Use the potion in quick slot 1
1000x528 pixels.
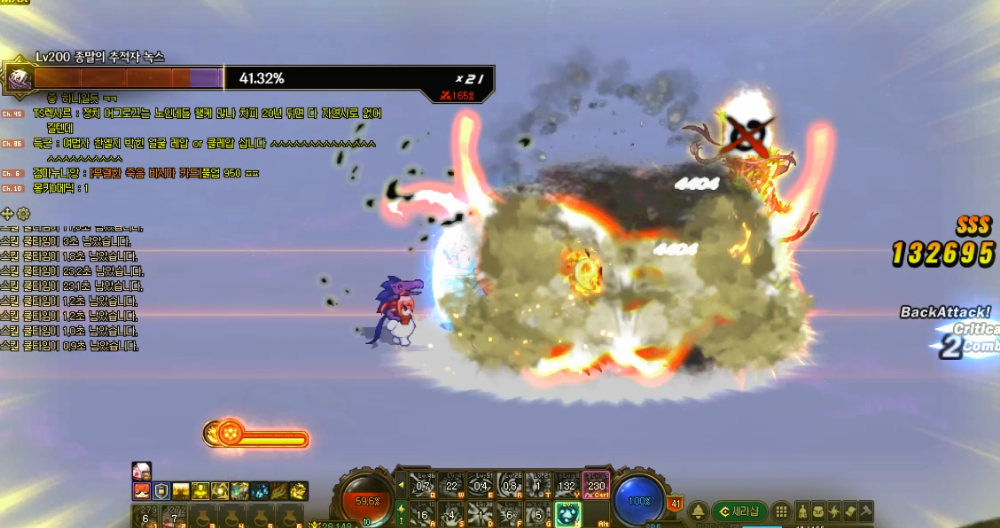click(x=147, y=517)
